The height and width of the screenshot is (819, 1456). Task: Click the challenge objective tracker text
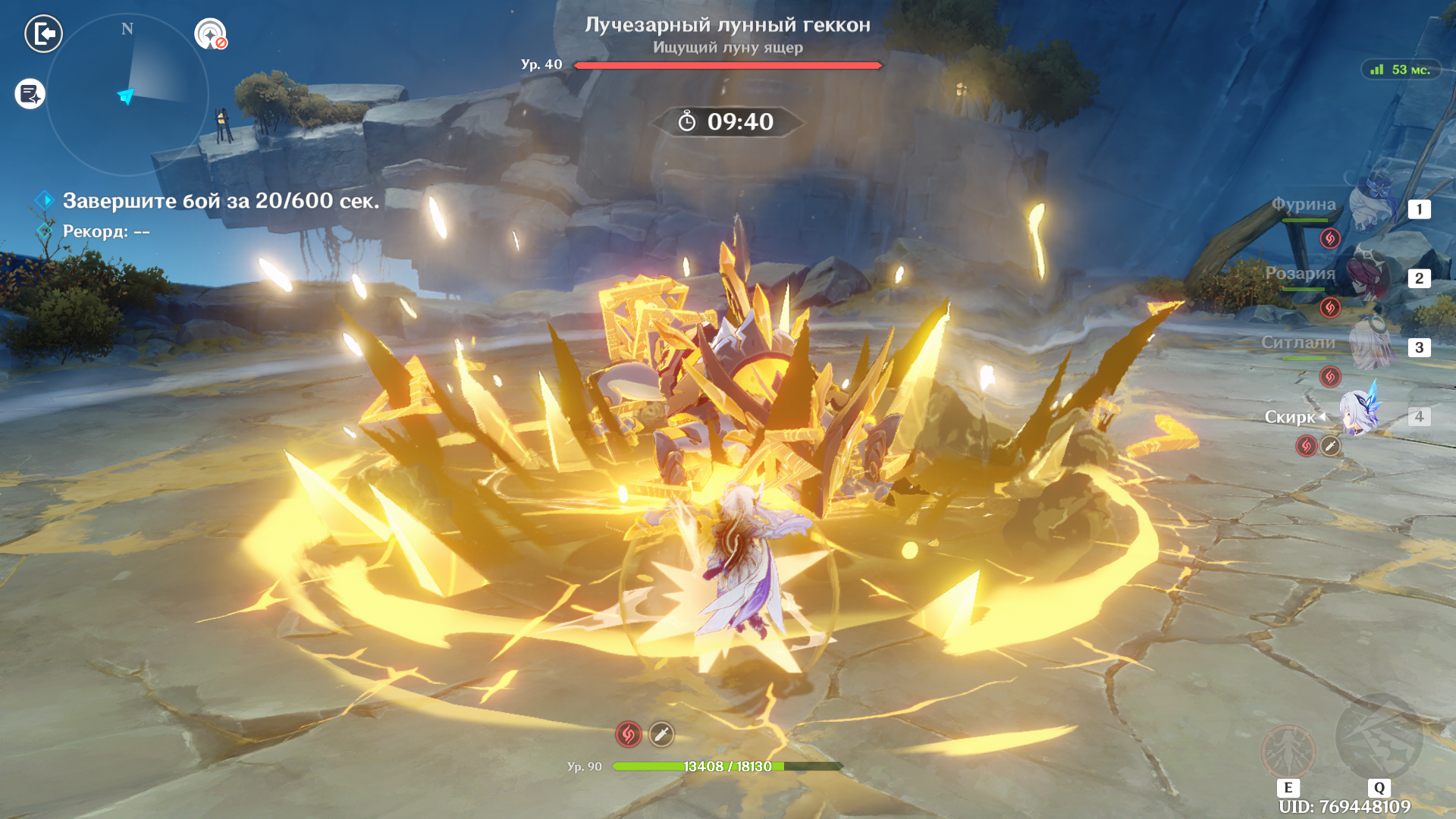(x=220, y=201)
